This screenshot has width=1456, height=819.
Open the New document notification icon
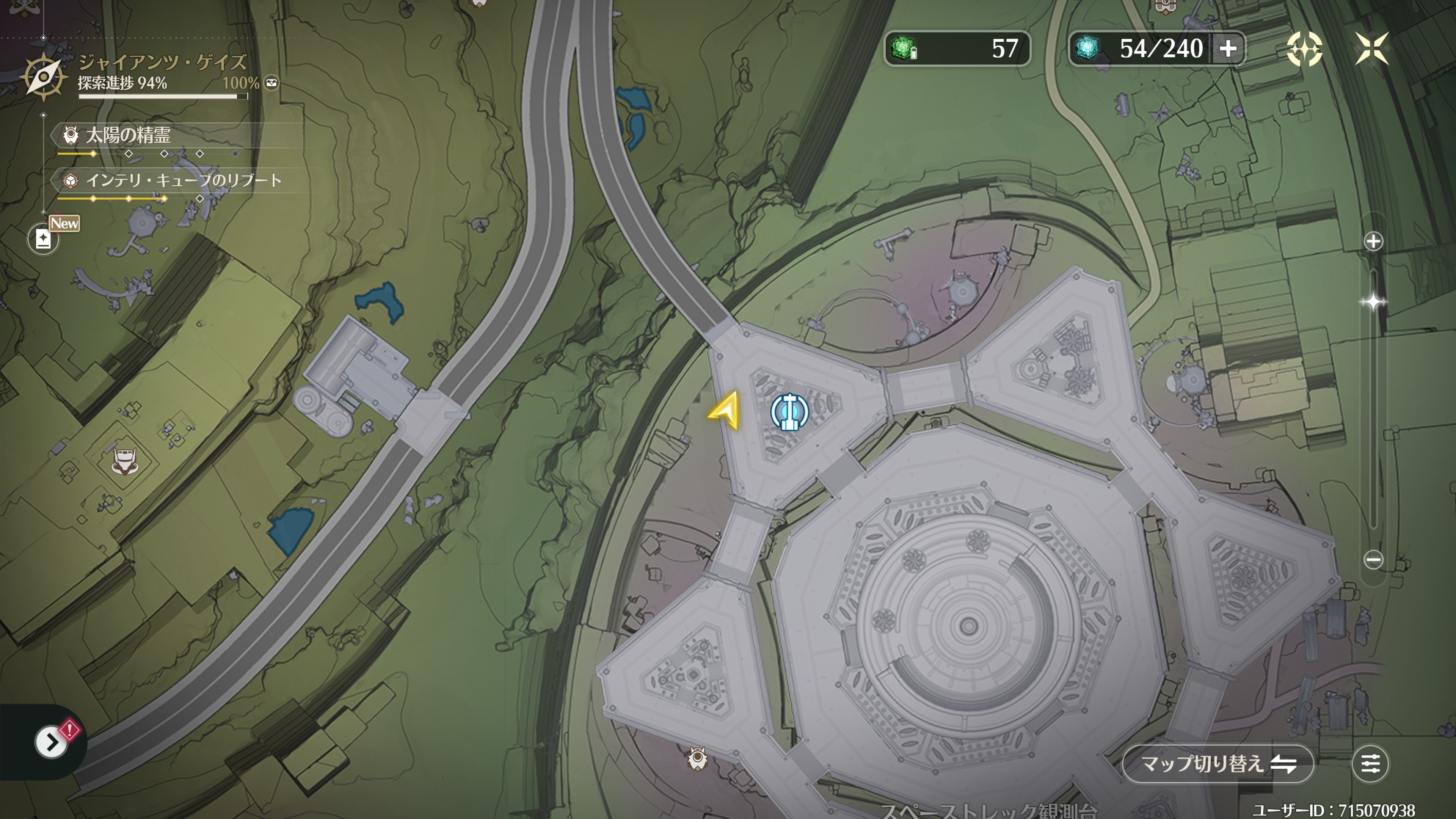tap(44, 238)
